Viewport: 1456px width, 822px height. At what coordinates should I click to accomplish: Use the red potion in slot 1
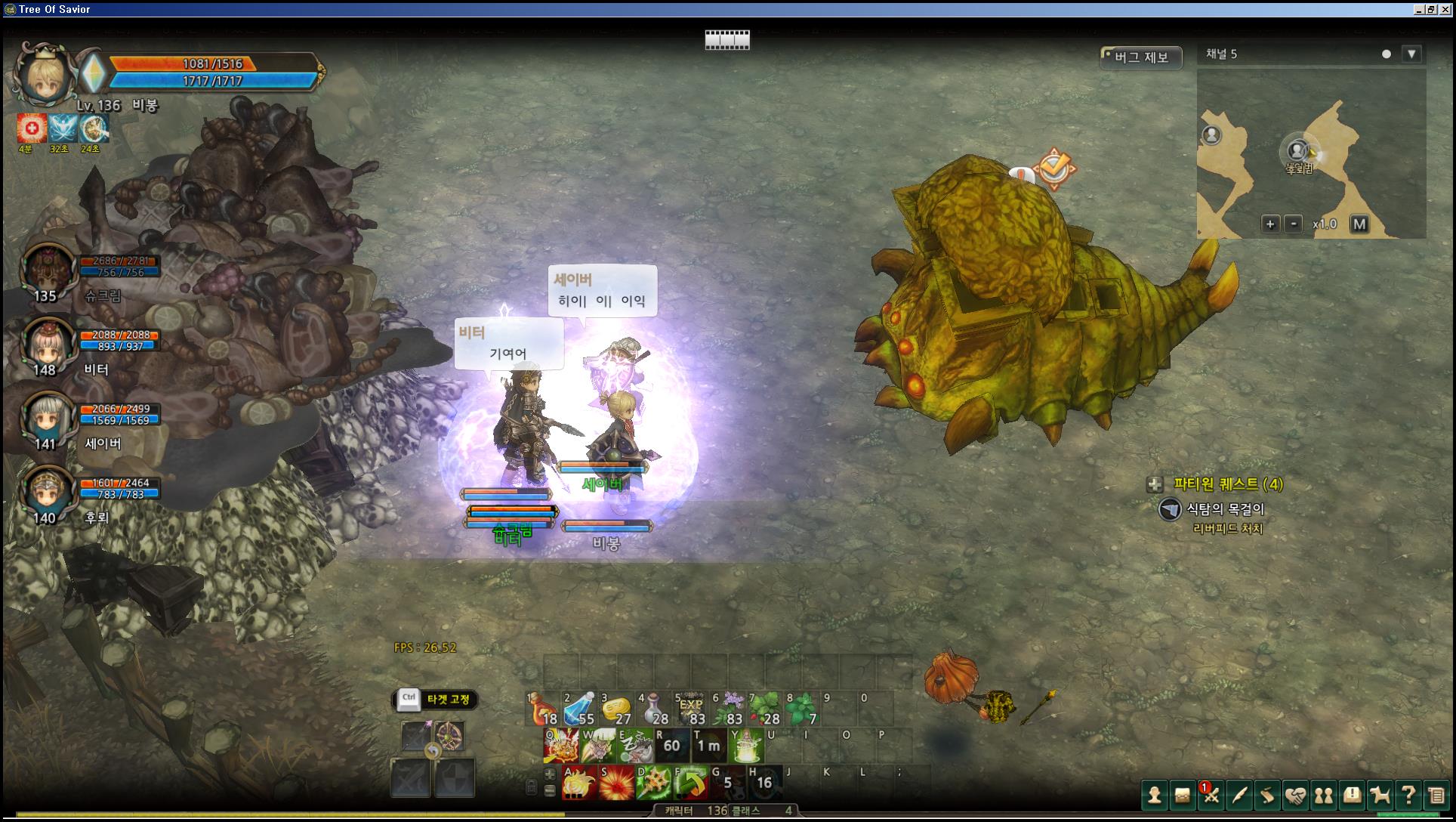pyautogui.click(x=541, y=709)
